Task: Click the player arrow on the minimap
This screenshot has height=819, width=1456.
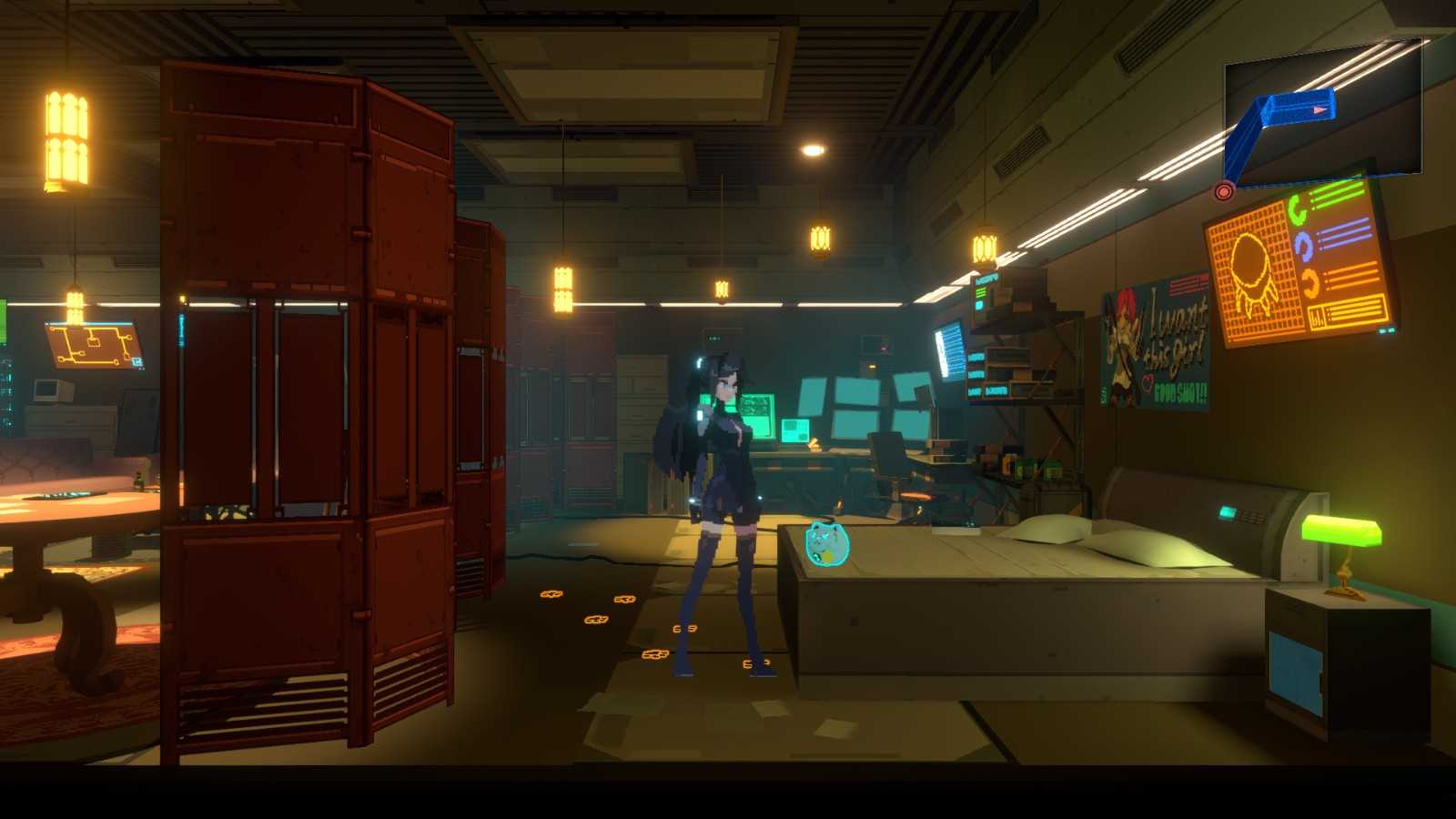Action: click(x=1319, y=109)
